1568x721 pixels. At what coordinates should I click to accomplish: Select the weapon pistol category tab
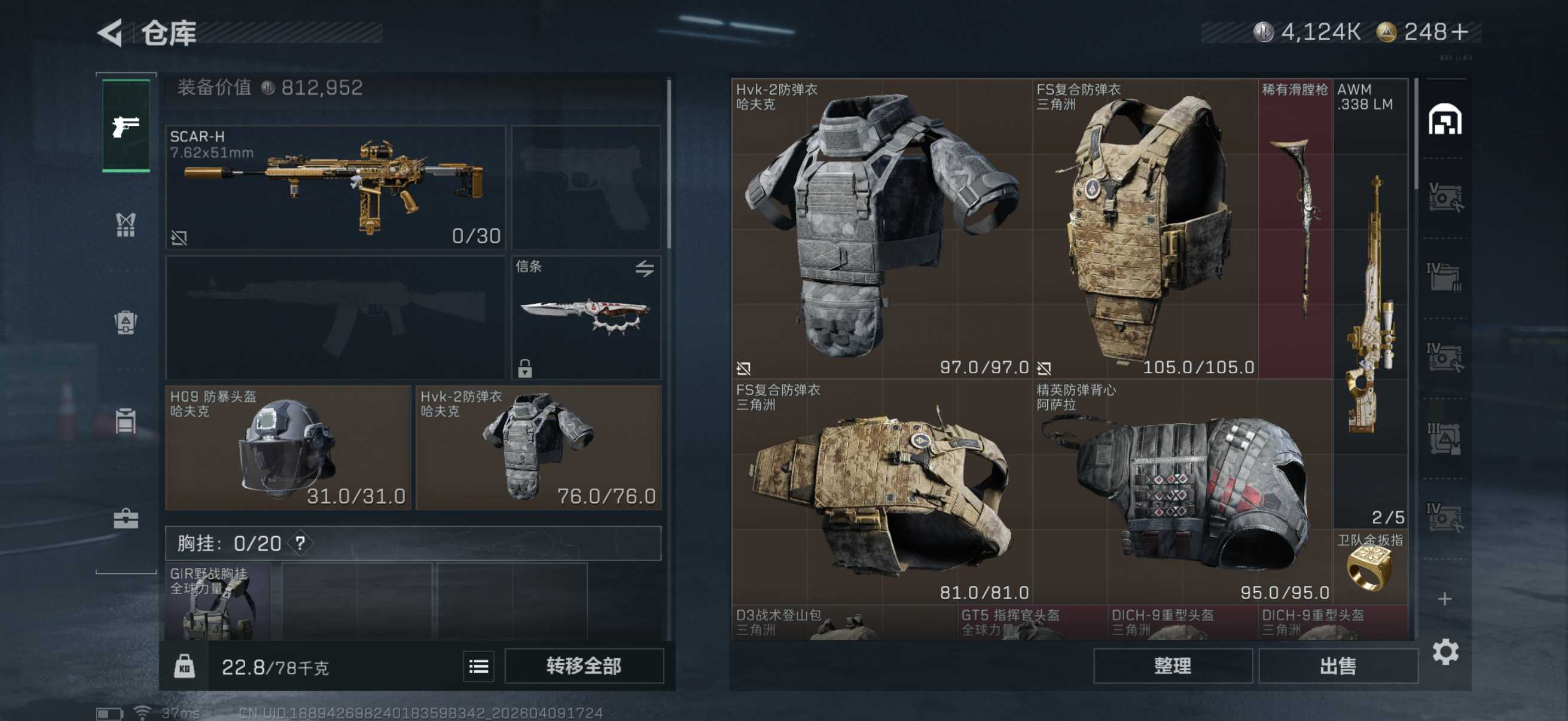(x=126, y=126)
